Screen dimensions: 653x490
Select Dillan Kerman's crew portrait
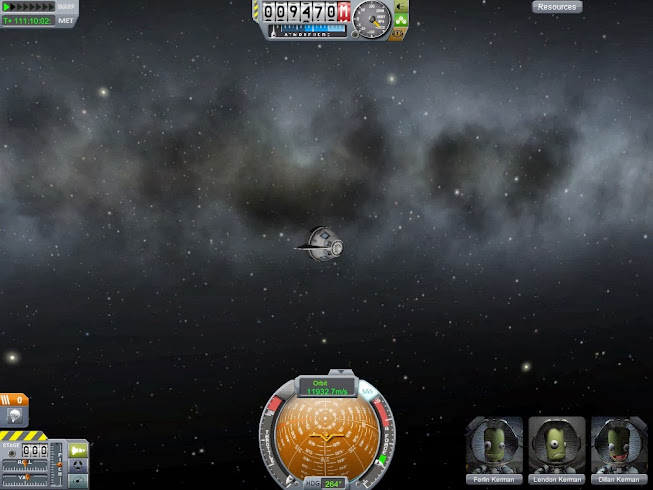[x=619, y=448]
